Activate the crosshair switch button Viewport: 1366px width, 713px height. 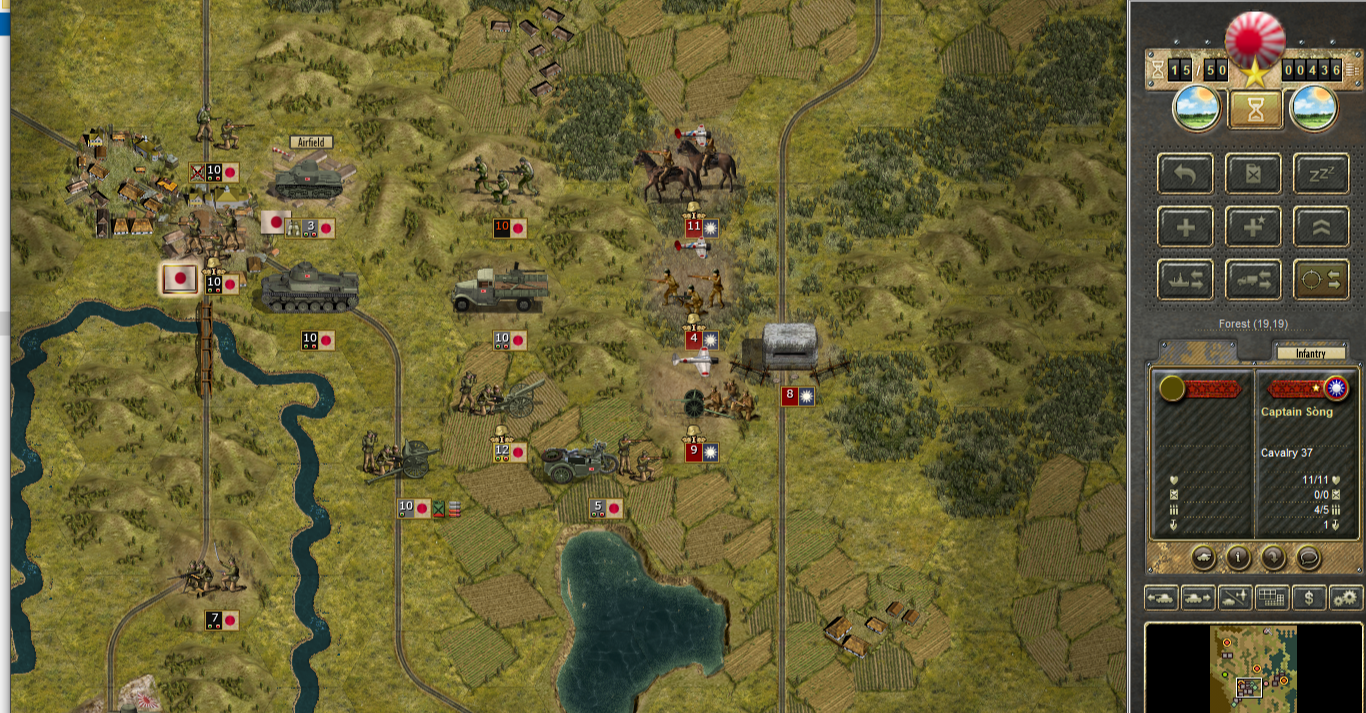1321,280
